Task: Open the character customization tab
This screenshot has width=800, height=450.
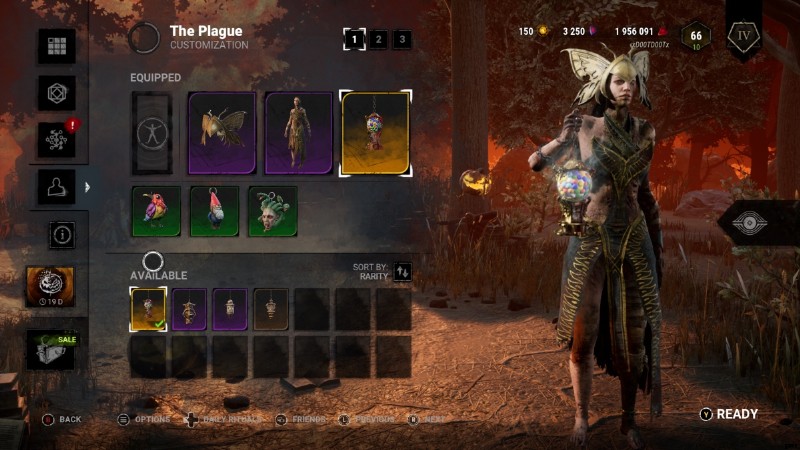Action: pos(57,187)
